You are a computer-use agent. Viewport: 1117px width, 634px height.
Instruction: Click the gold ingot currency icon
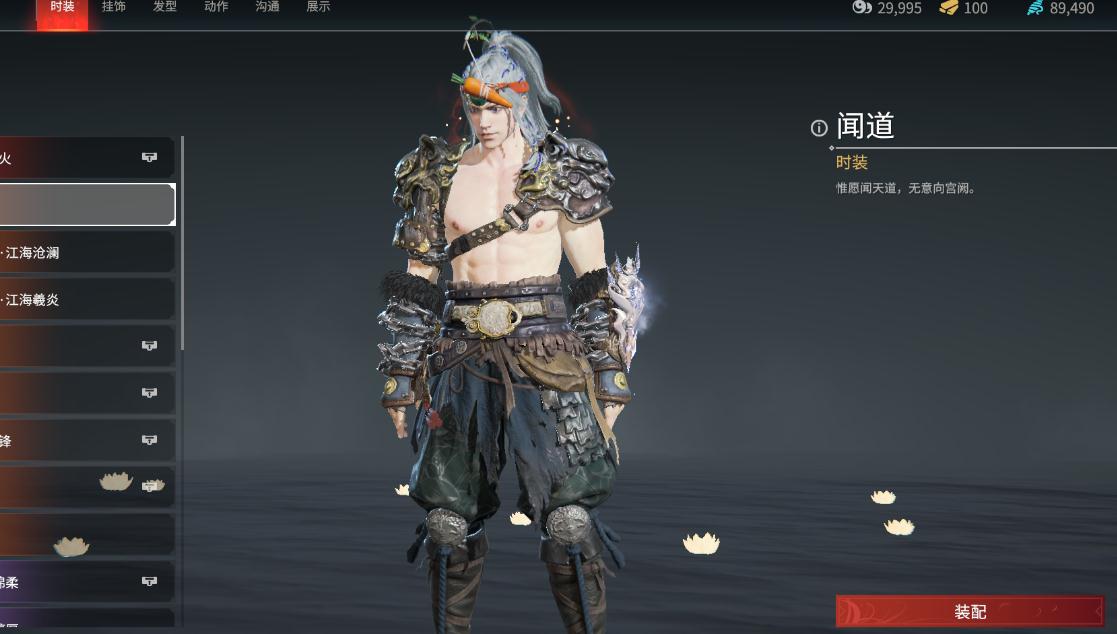click(949, 8)
